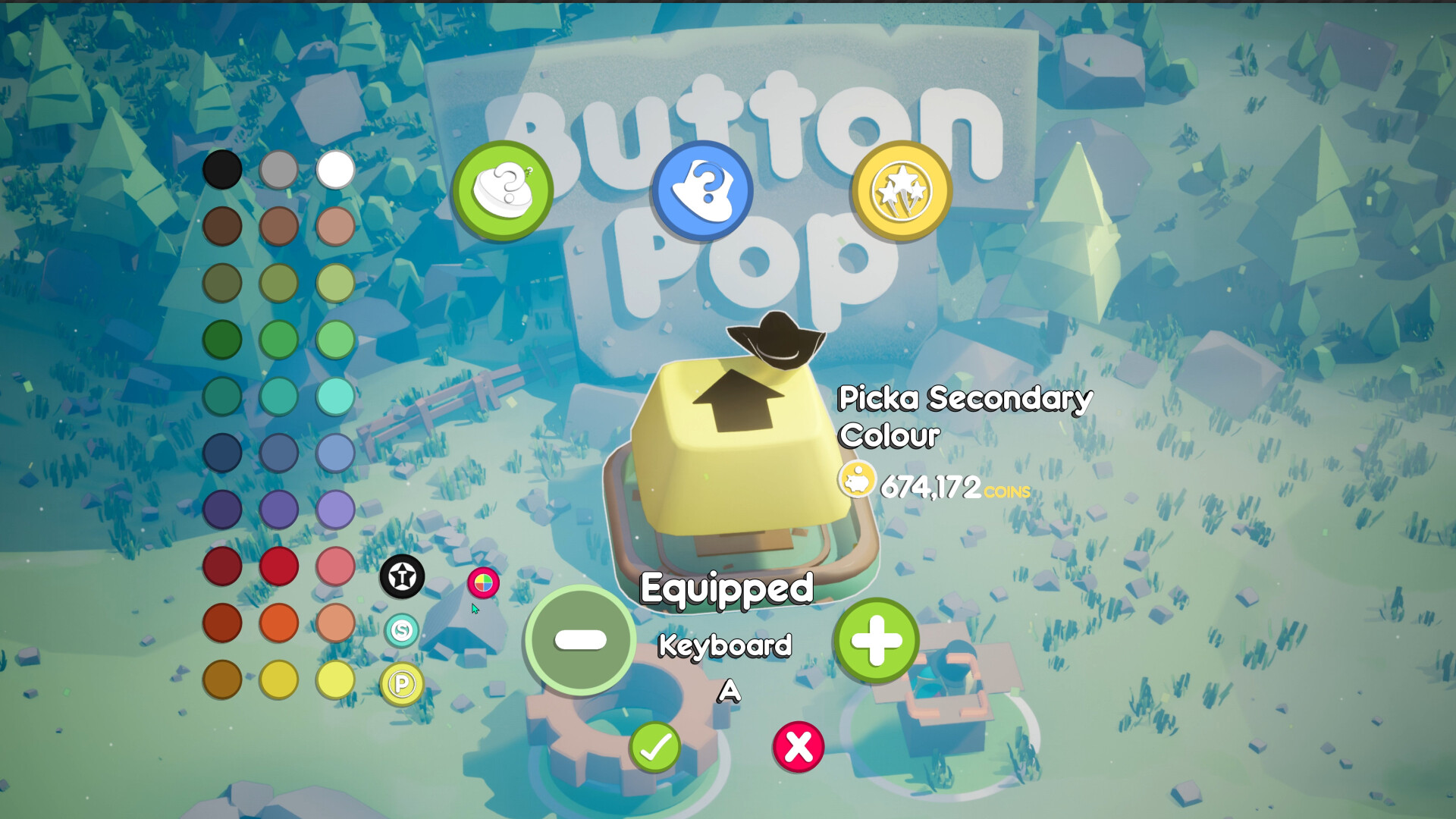Select the yellow P coin icon
This screenshot has height=819, width=1456.
click(x=402, y=684)
